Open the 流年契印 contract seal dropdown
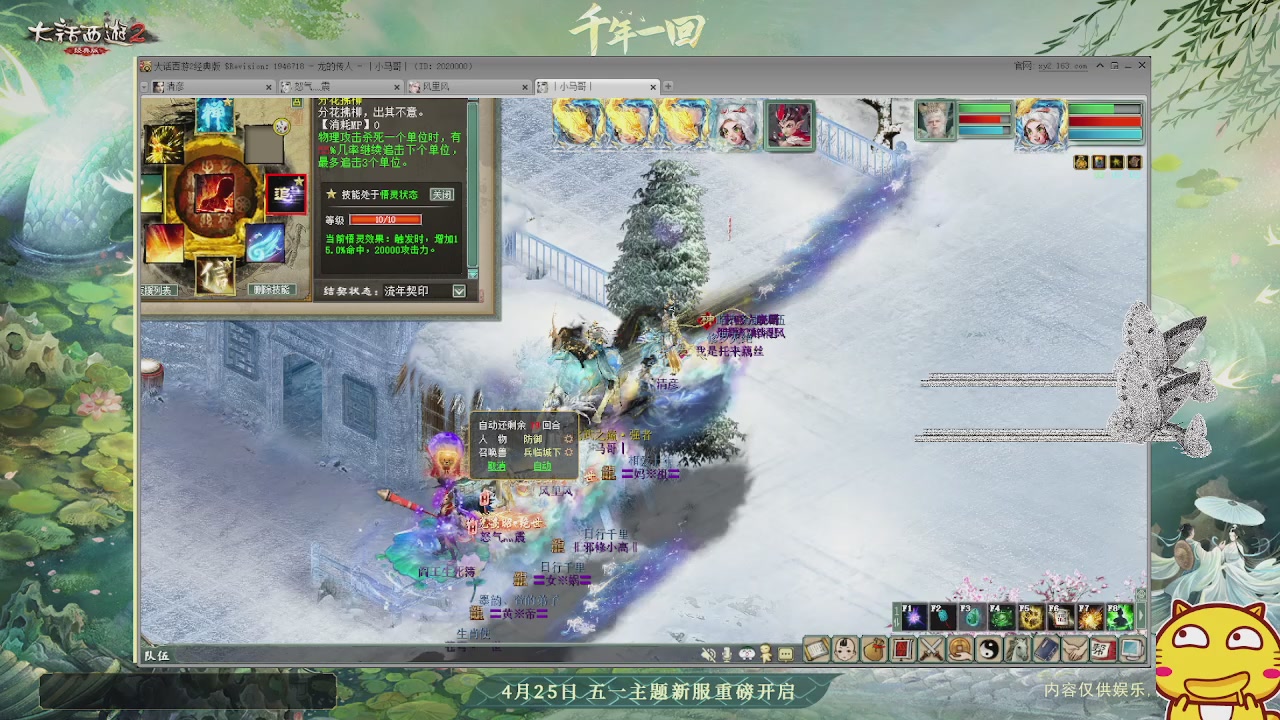 pos(457,289)
